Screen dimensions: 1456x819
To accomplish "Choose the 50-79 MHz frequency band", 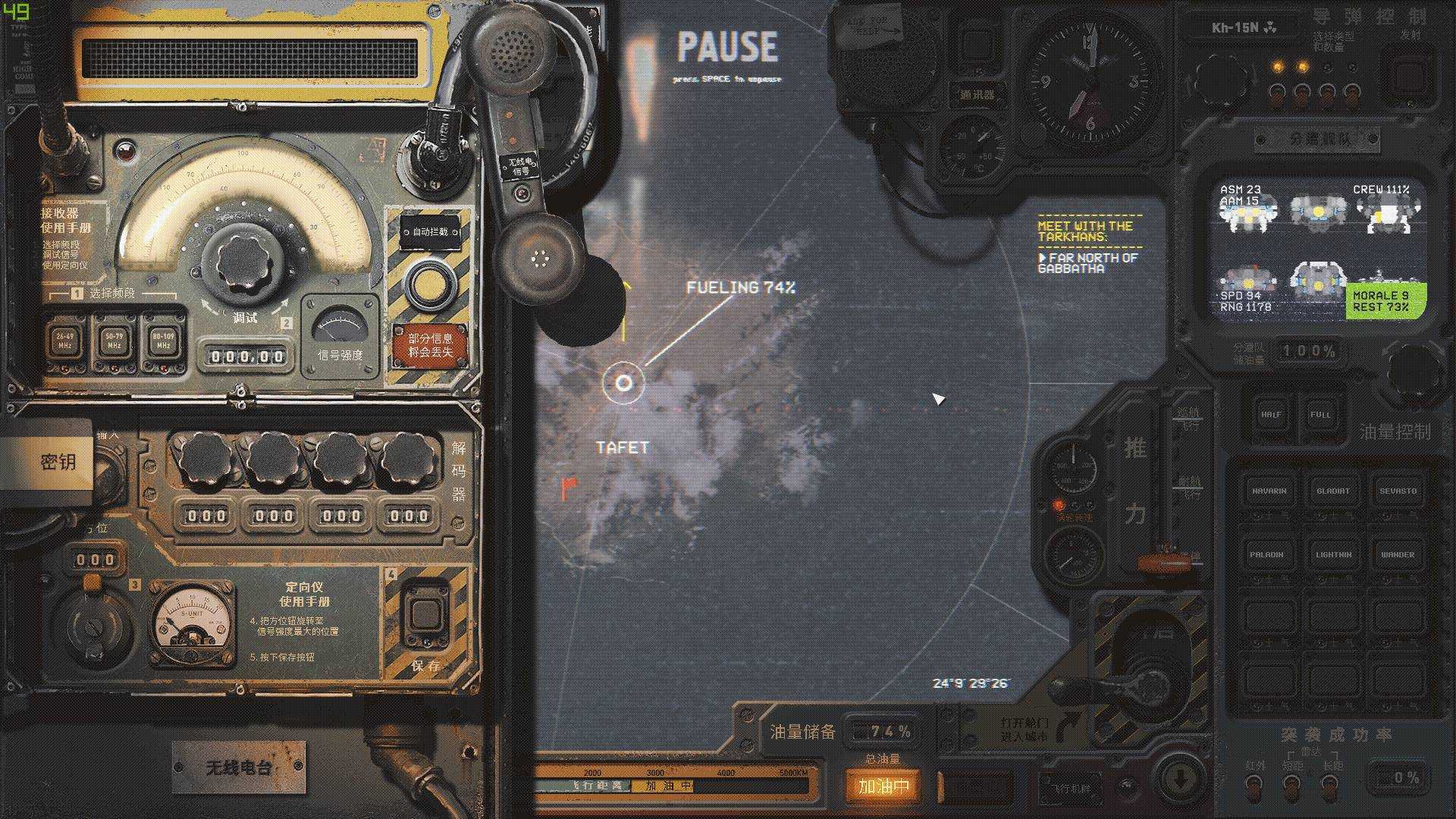I will [x=114, y=341].
